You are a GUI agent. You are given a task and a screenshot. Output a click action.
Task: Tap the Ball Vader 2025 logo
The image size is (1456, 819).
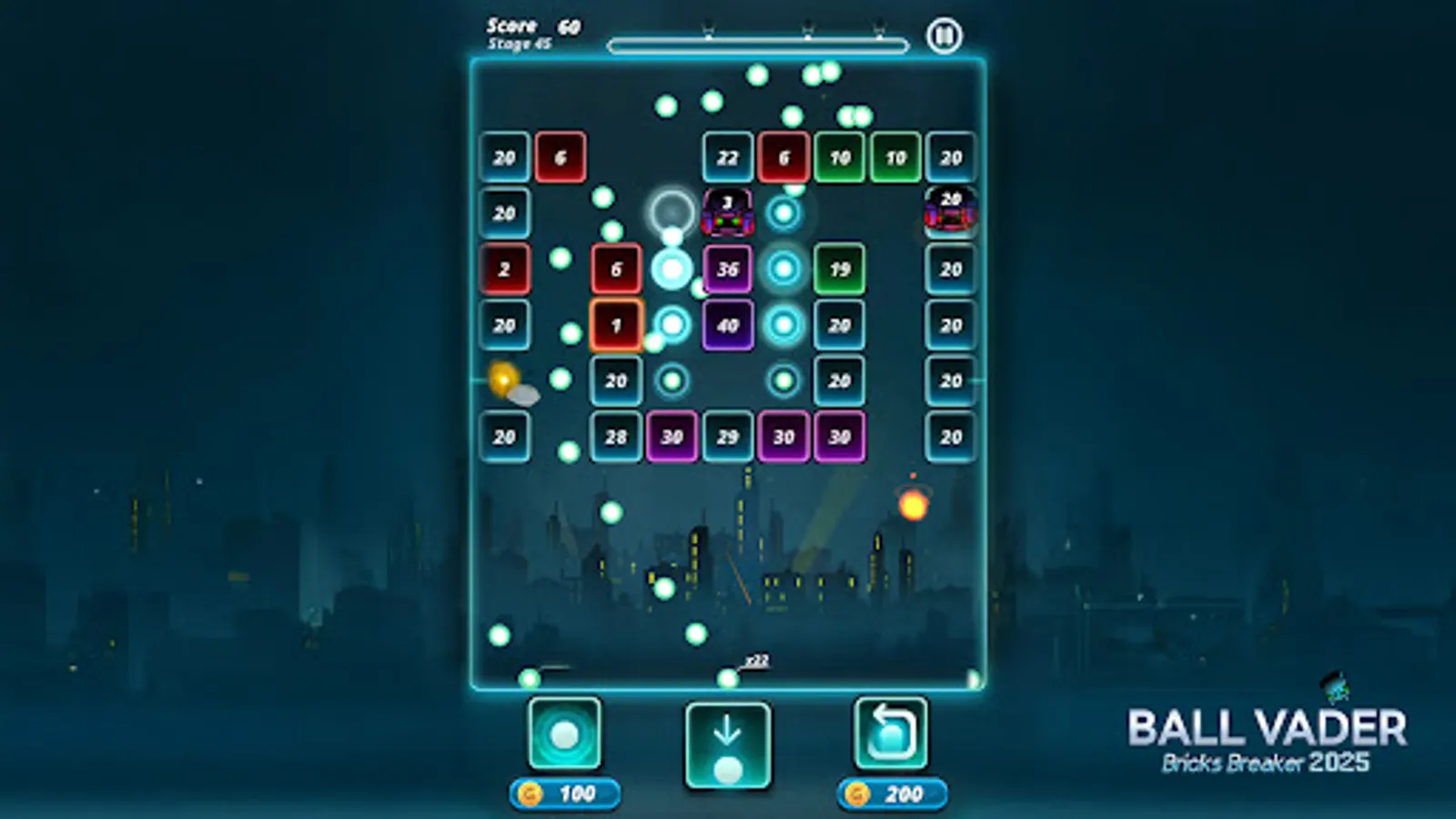click(x=1267, y=737)
